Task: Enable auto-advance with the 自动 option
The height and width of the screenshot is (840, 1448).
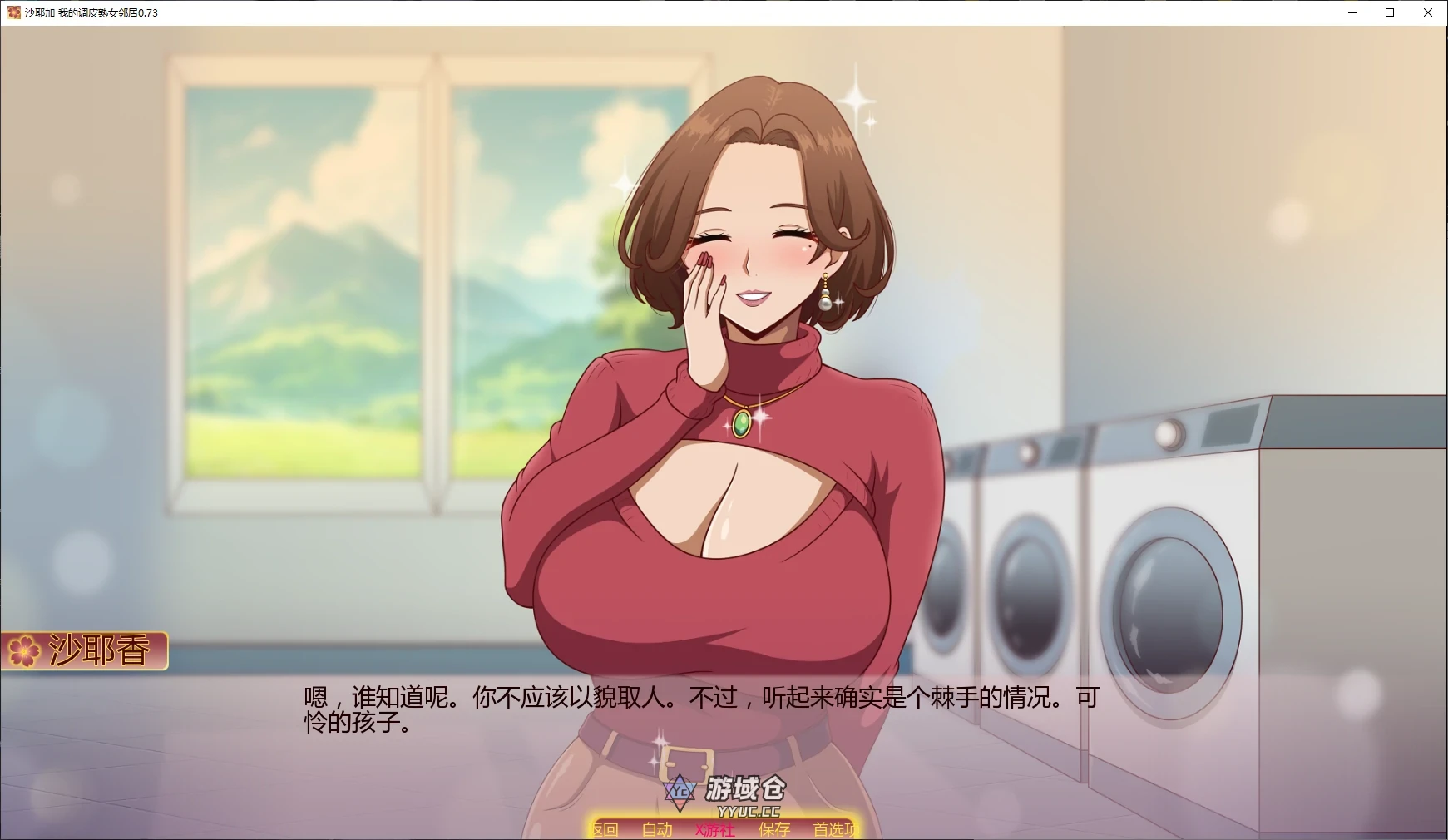Action: [x=657, y=831]
